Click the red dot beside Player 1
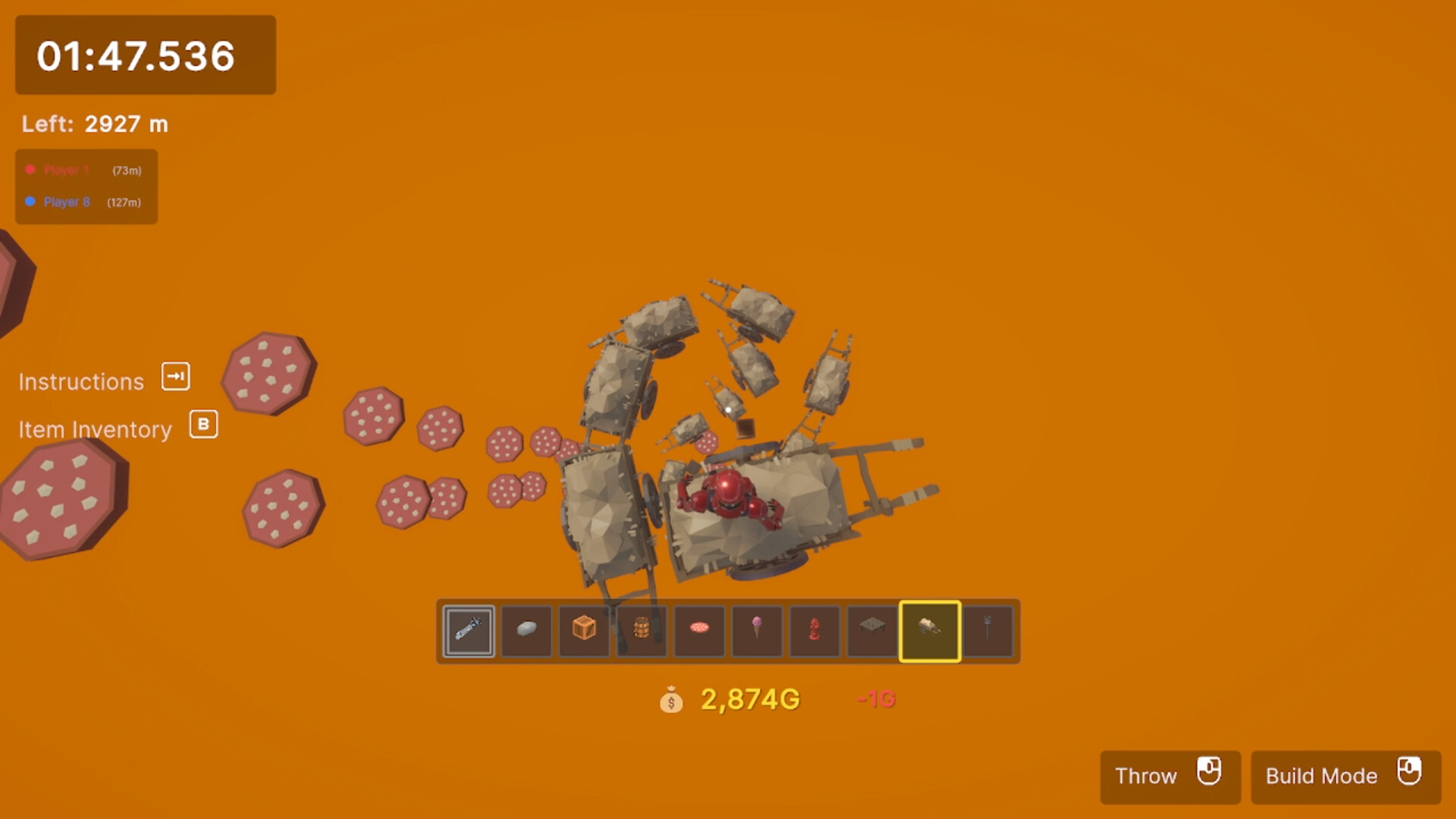The width and height of the screenshot is (1456, 819). [x=31, y=170]
